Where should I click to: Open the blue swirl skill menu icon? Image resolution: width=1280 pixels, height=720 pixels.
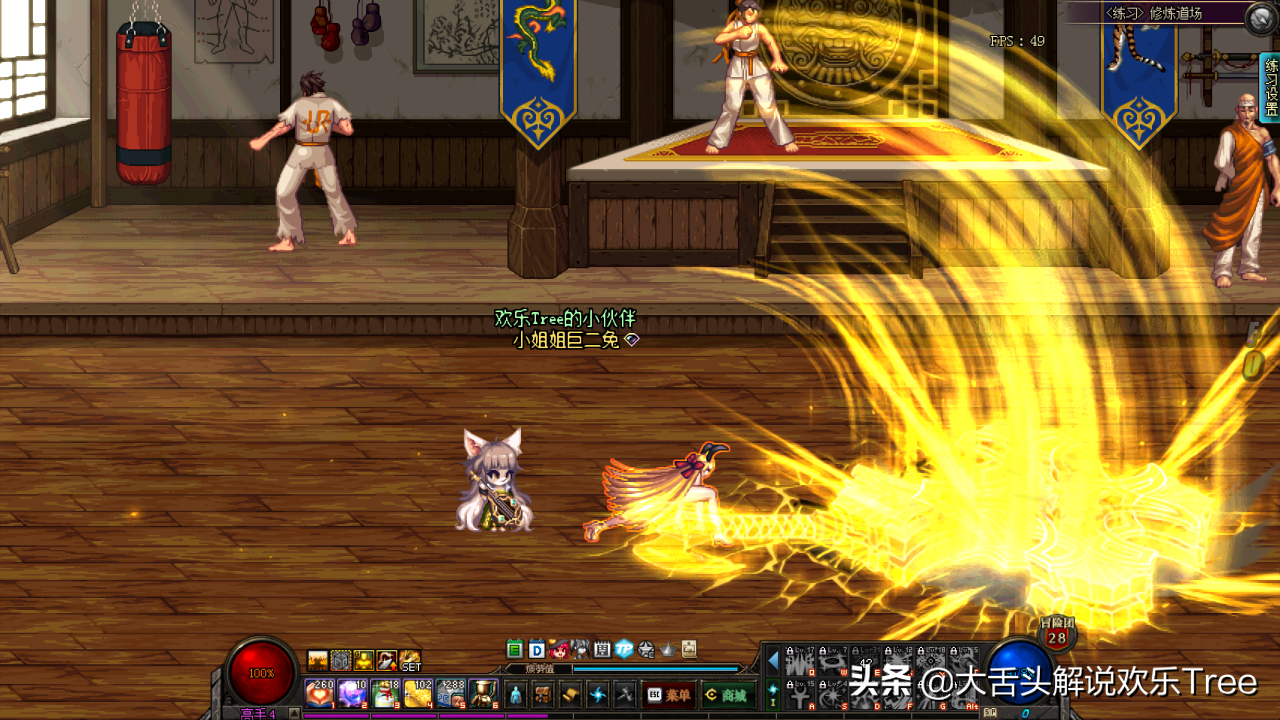click(x=598, y=694)
